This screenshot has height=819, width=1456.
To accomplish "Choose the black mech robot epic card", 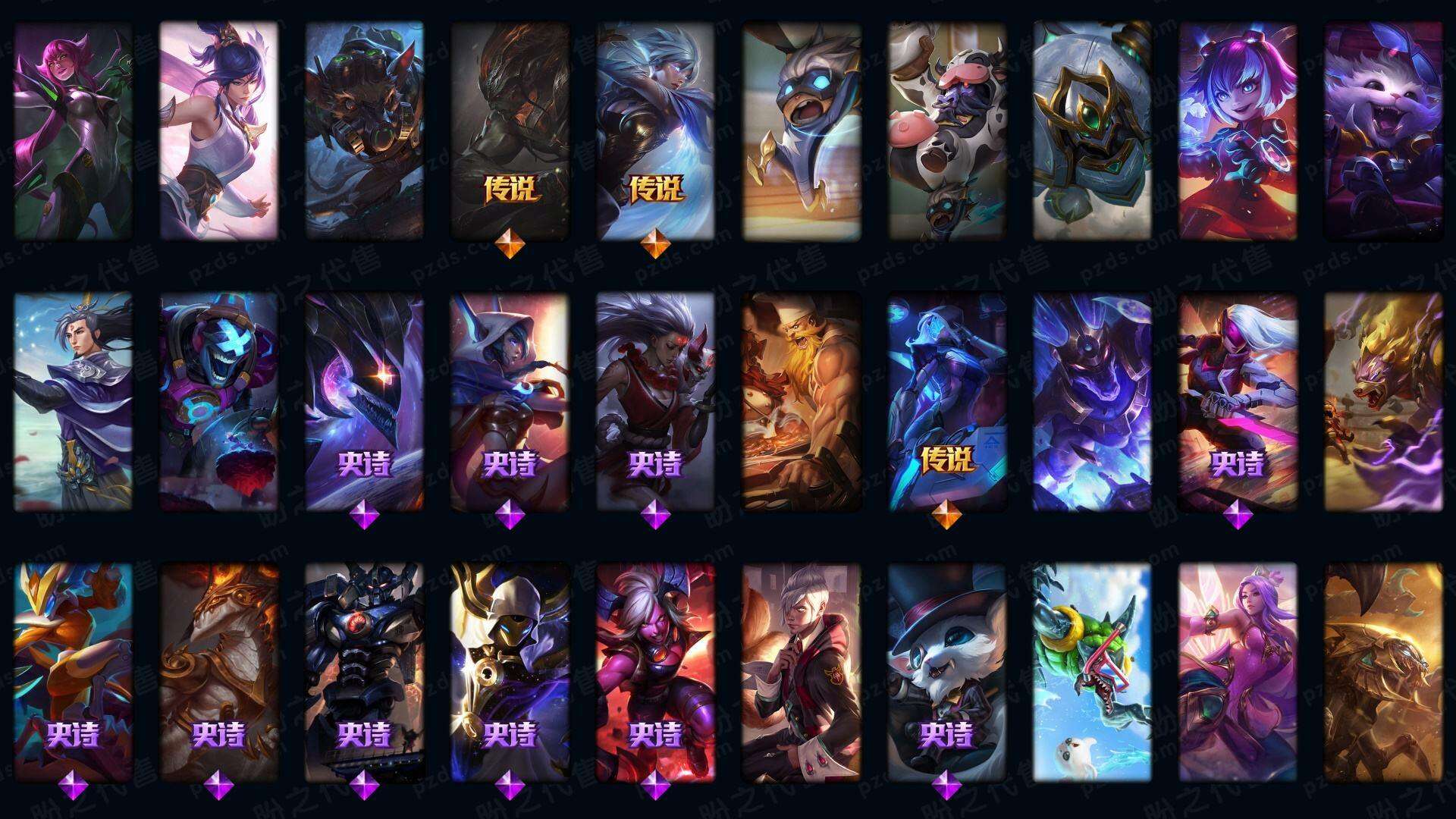I will point(364,672).
